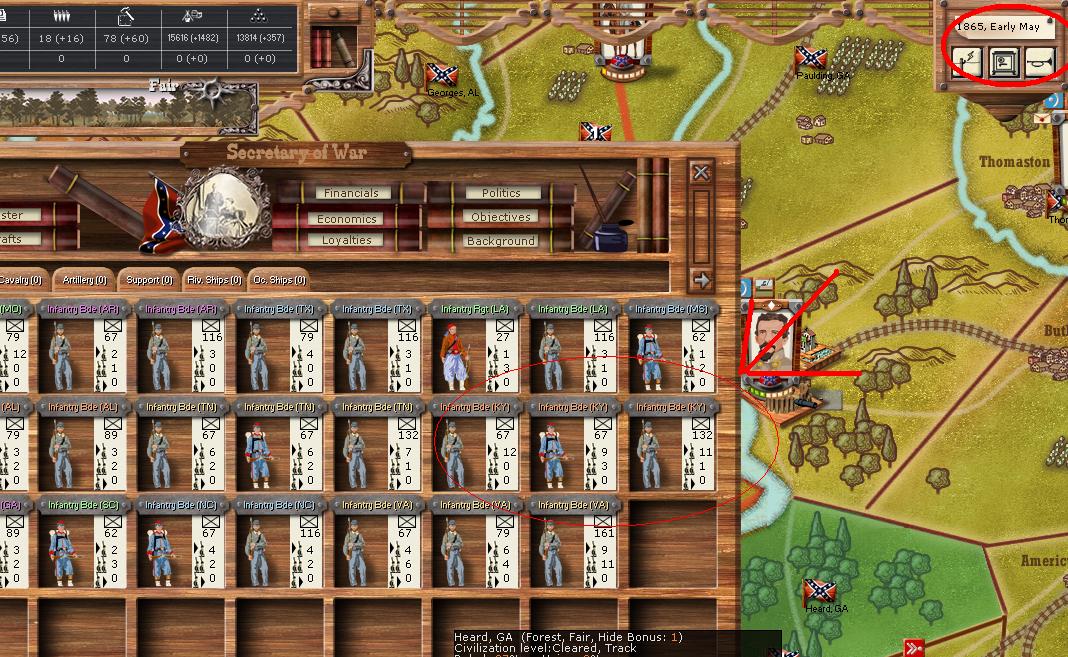Open the Loyalties book
This screenshot has height=657, width=1068.
point(347,241)
